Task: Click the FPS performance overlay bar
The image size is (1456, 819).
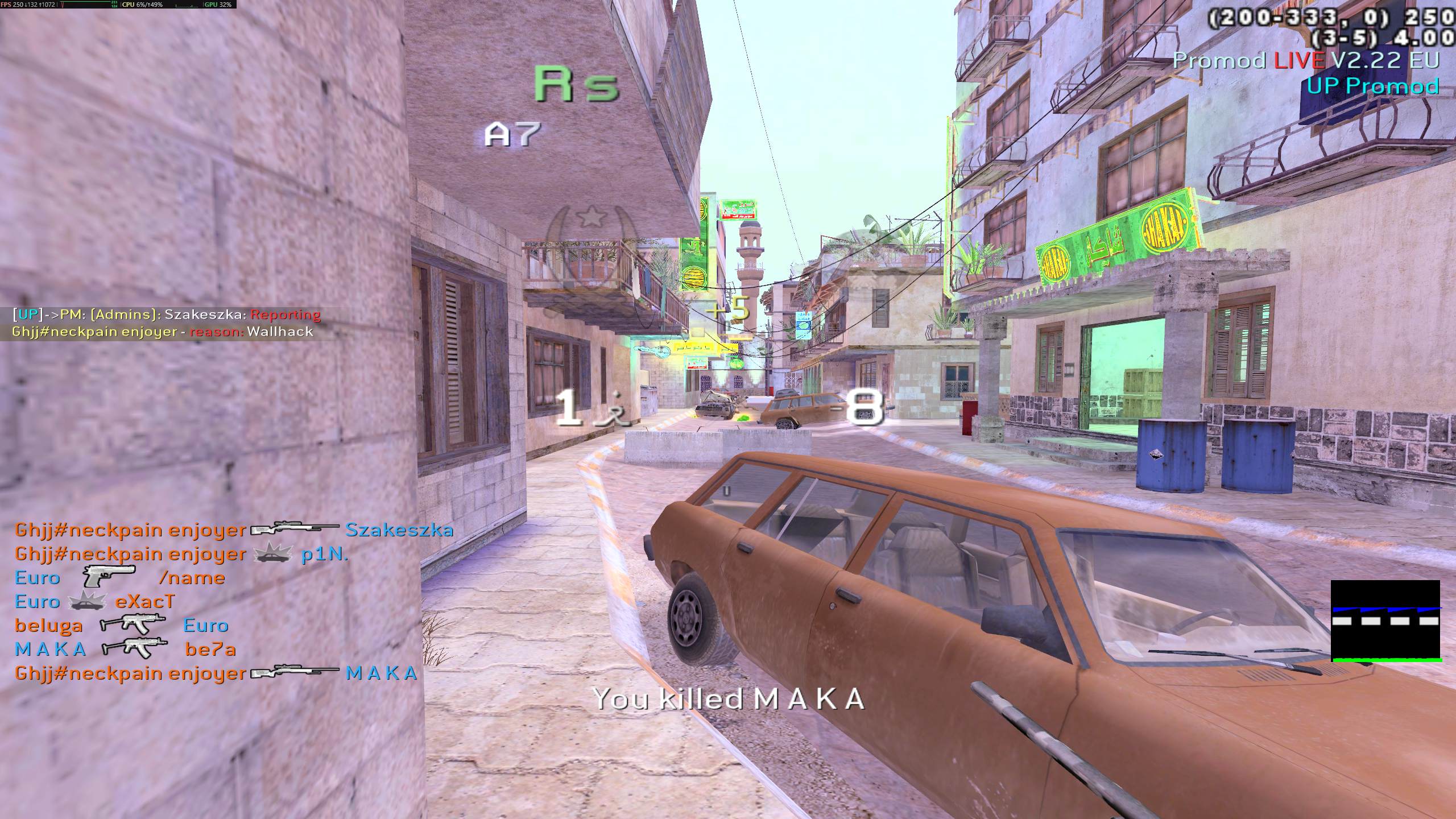Action: (118, 5)
